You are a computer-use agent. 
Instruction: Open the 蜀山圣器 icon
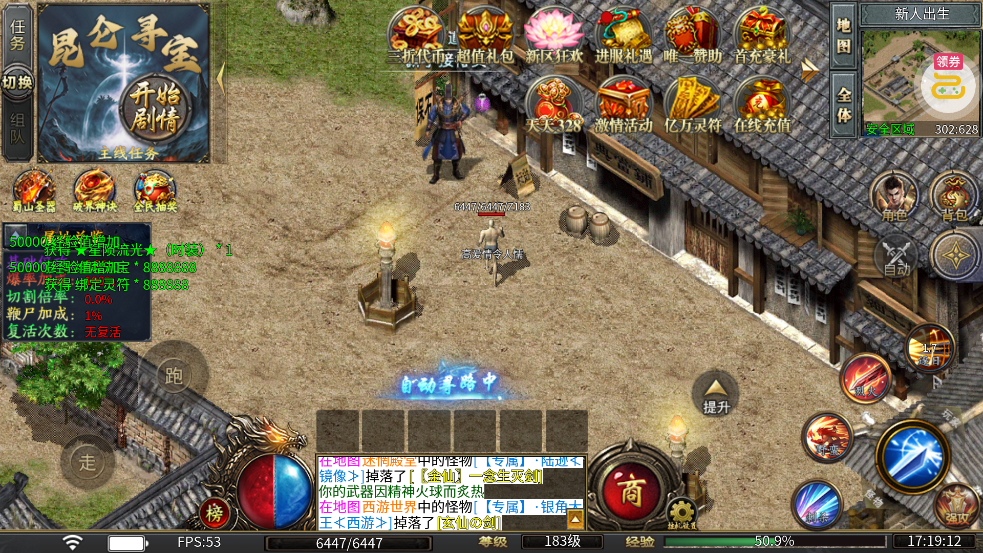tap(34, 190)
